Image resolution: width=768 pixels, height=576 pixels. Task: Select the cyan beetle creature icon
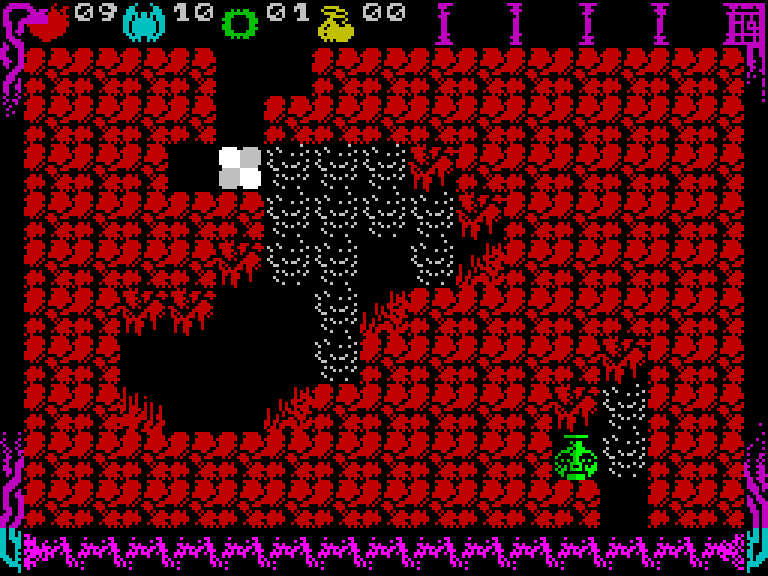(144, 23)
